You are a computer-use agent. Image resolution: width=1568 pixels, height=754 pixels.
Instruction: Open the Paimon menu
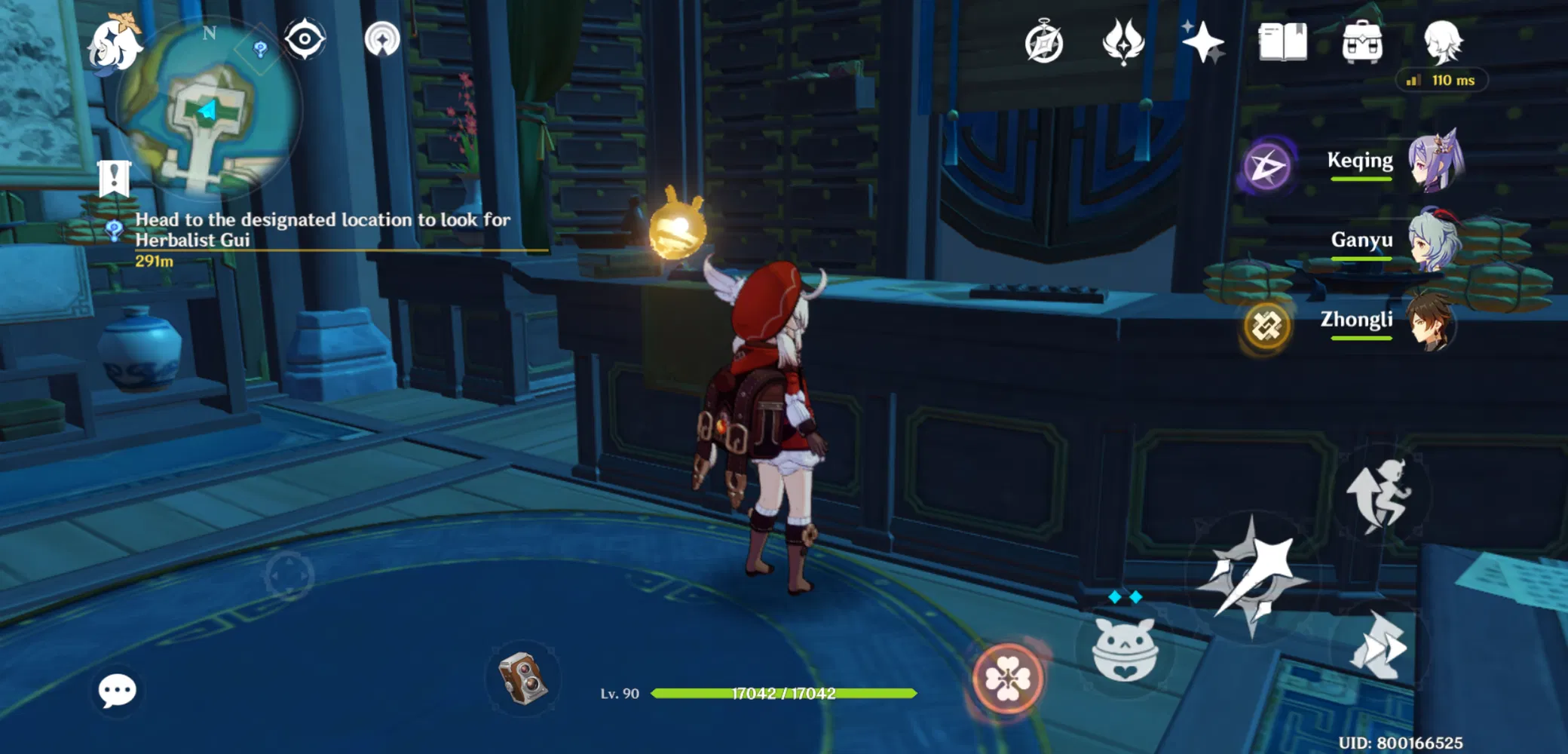[117, 45]
